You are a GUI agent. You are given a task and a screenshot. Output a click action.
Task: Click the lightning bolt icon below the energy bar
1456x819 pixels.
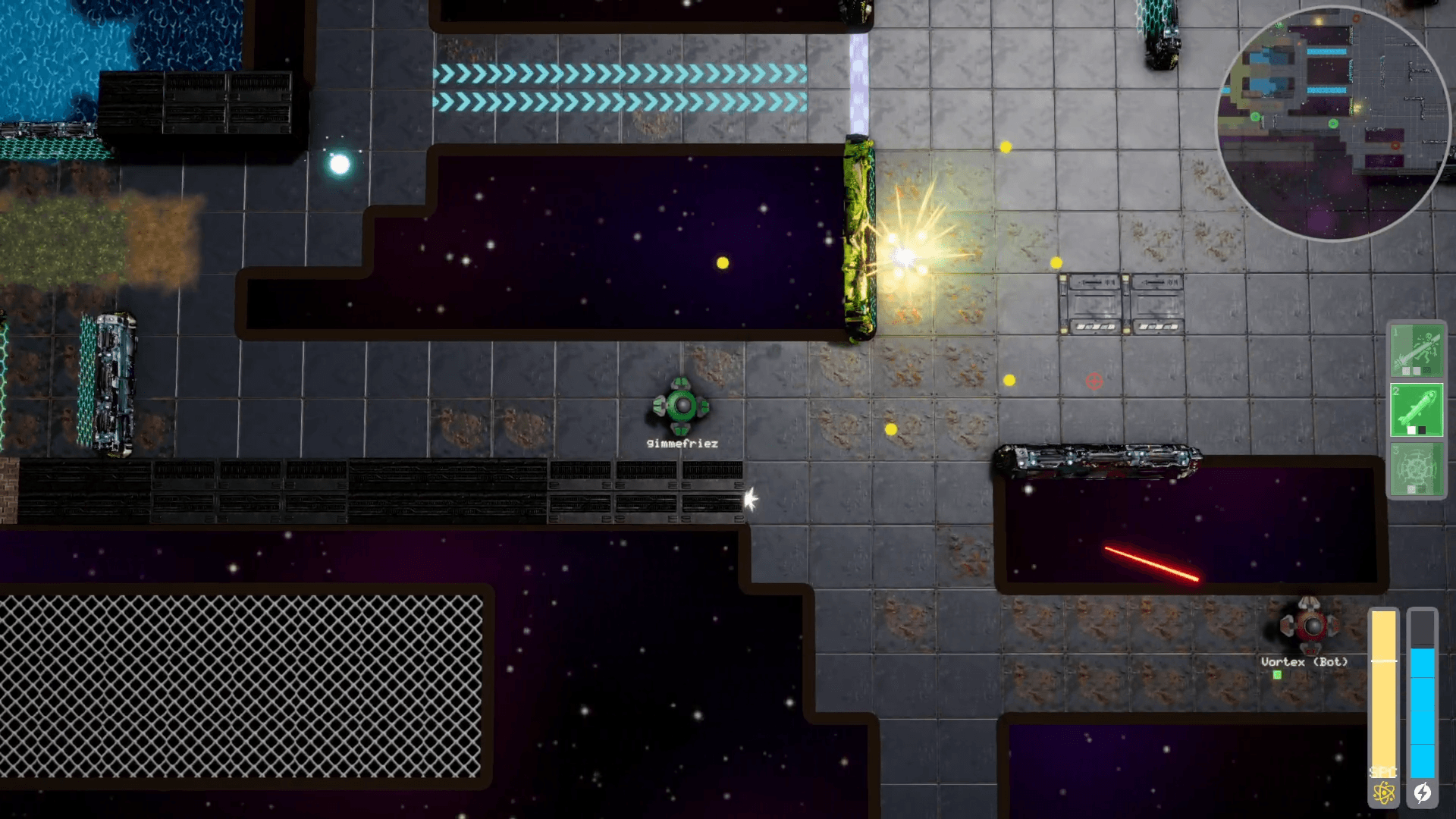tap(1422, 791)
